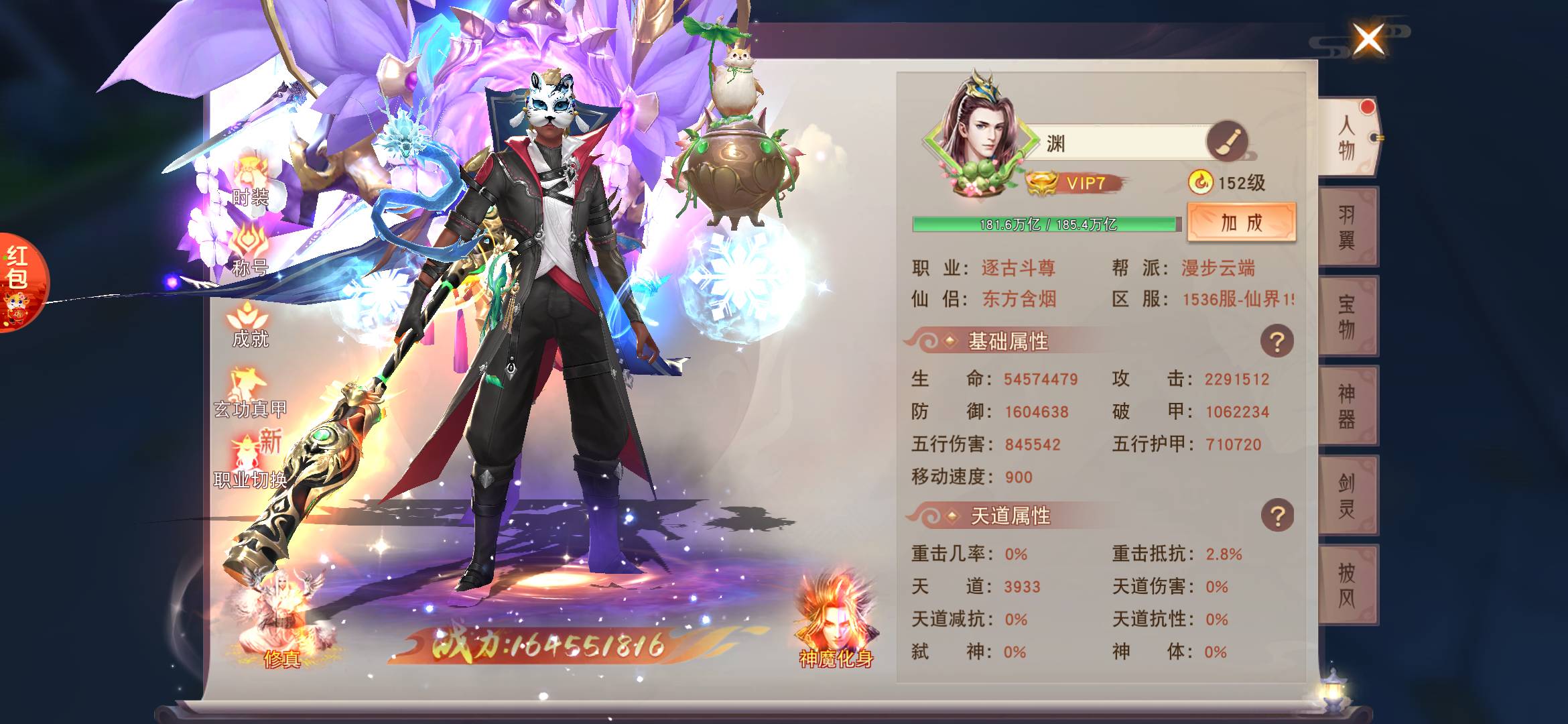This screenshot has width=1568, height=724.
Task: Close the character panel
Action: (x=1368, y=39)
